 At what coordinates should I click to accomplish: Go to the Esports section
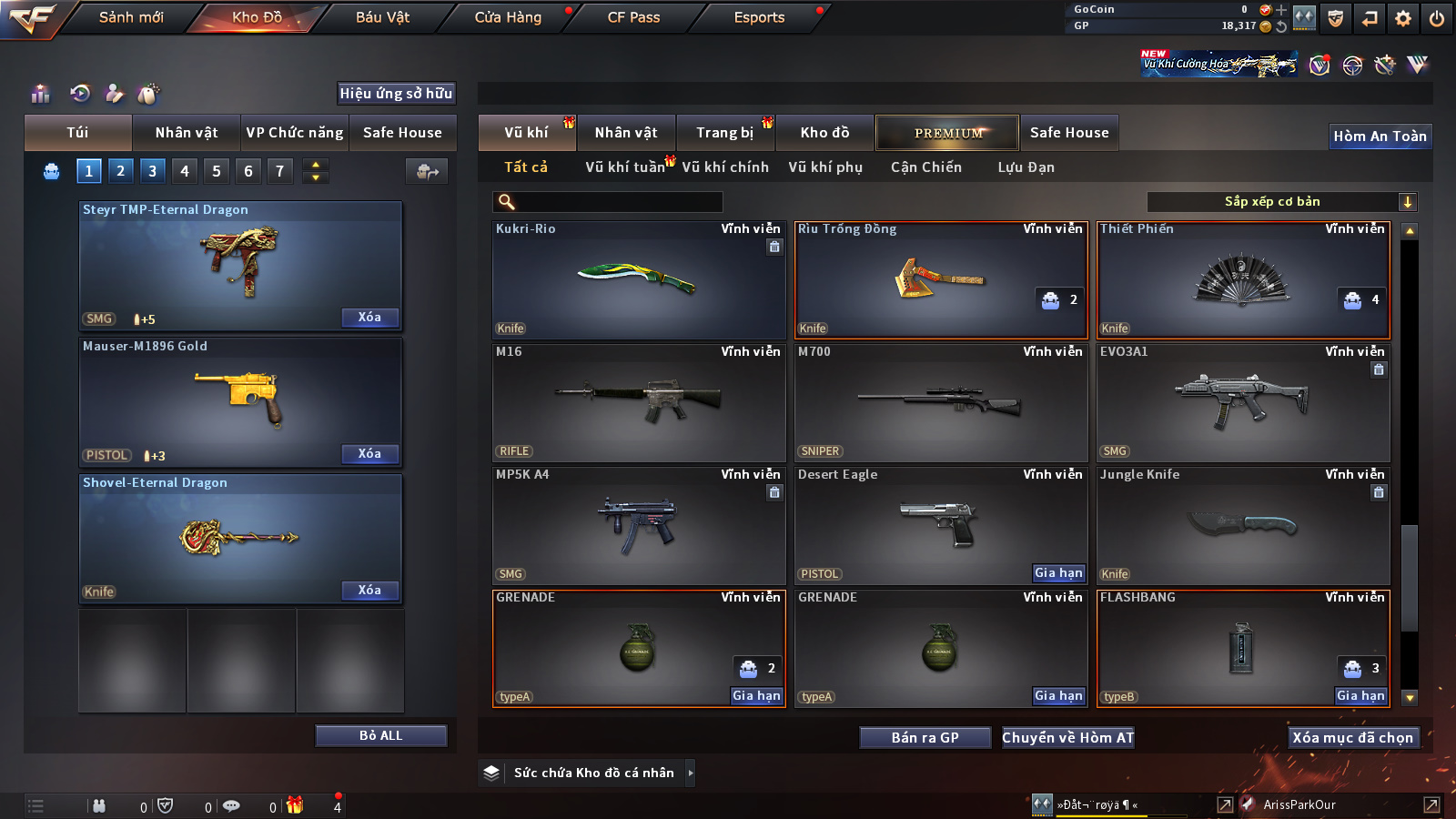pos(759,17)
